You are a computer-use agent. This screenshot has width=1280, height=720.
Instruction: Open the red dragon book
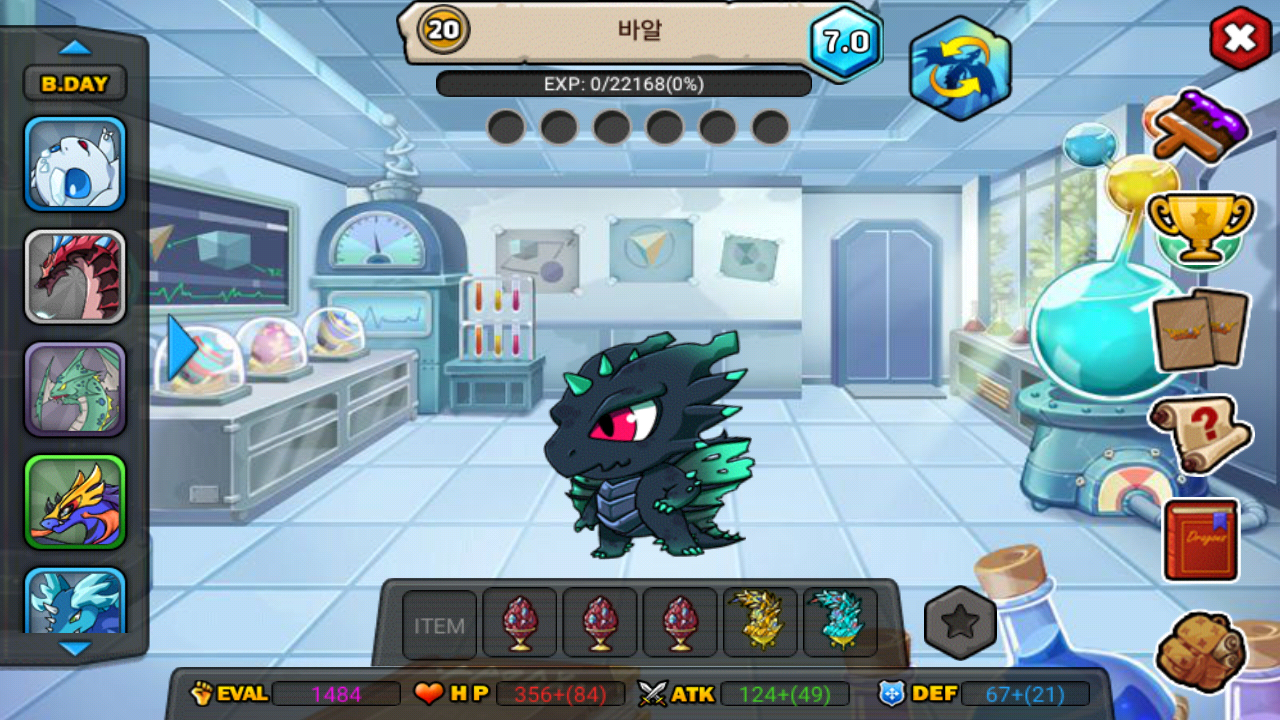tap(1200, 540)
